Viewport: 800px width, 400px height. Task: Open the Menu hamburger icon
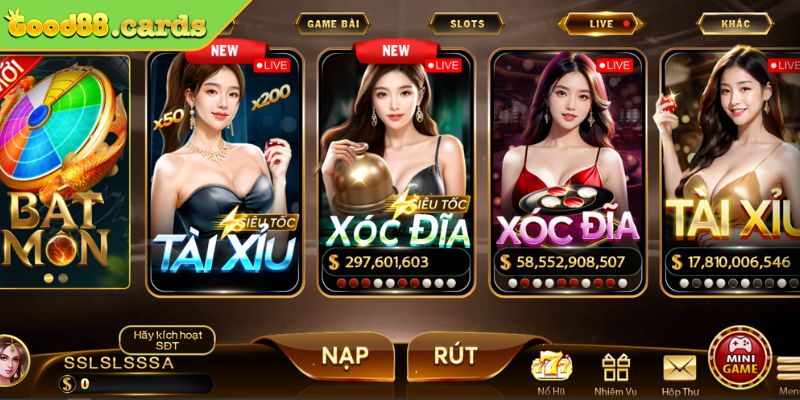coord(789,370)
